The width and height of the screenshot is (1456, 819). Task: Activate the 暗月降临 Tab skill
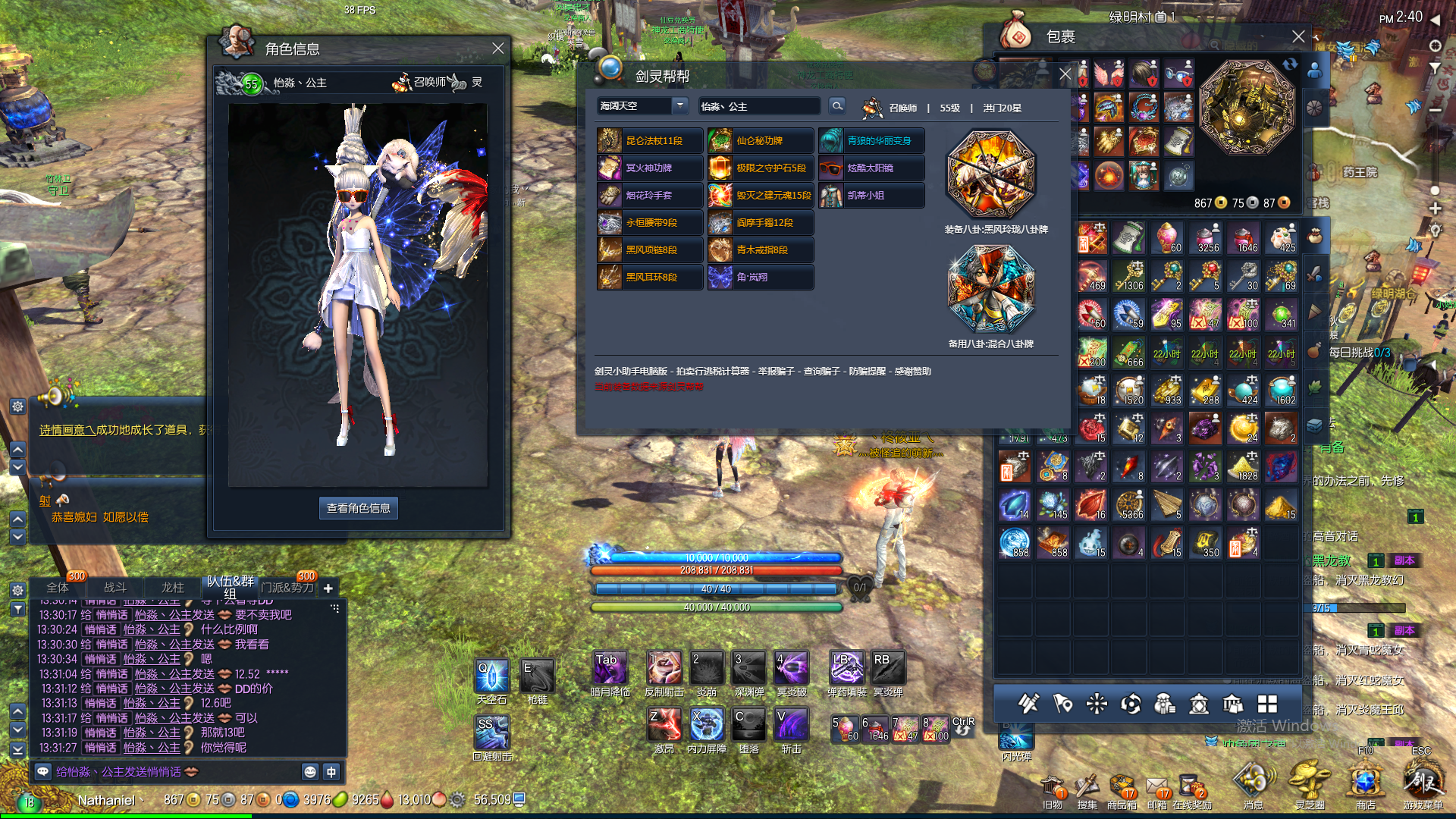pos(609,670)
